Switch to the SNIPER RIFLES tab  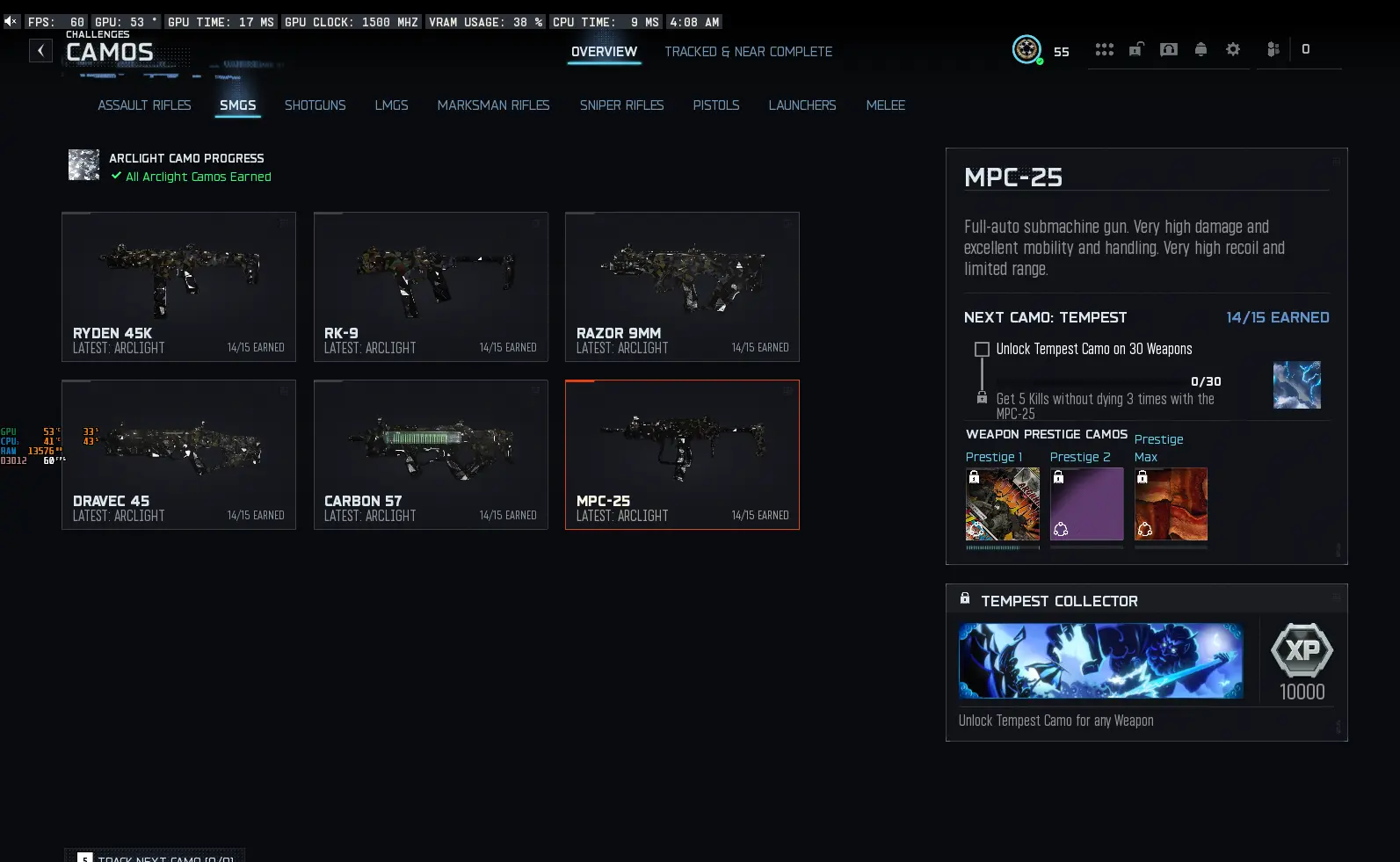pyautogui.click(x=621, y=105)
